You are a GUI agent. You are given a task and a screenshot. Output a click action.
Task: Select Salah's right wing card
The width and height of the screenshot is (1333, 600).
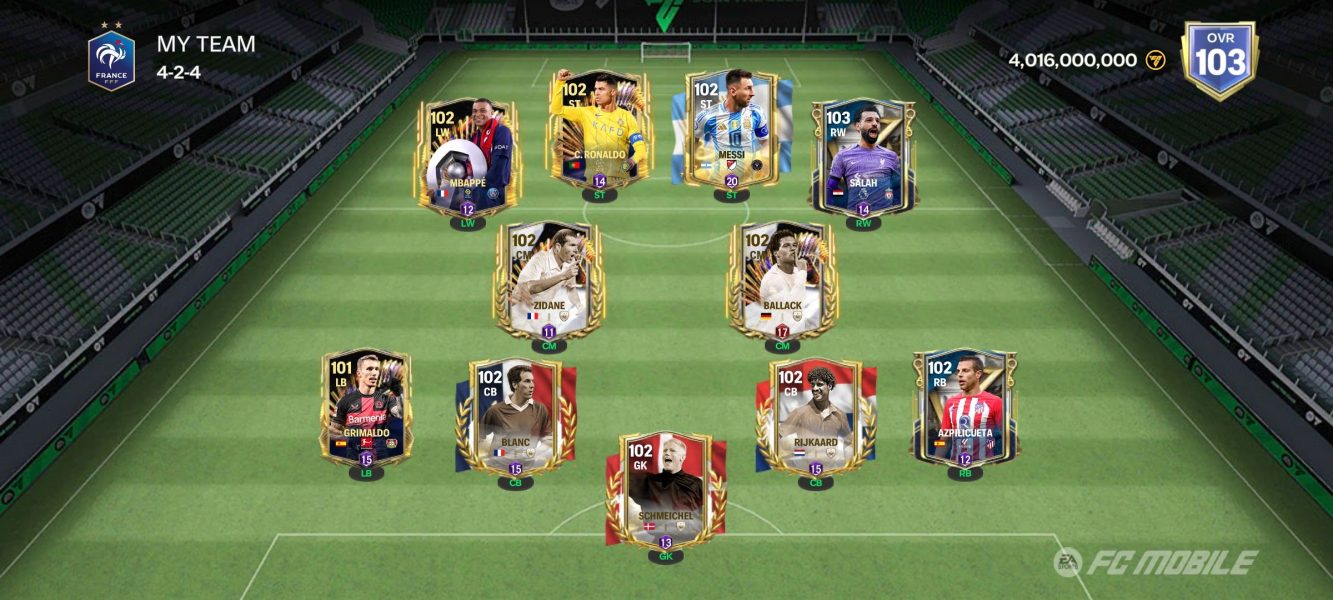[x=863, y=157]
